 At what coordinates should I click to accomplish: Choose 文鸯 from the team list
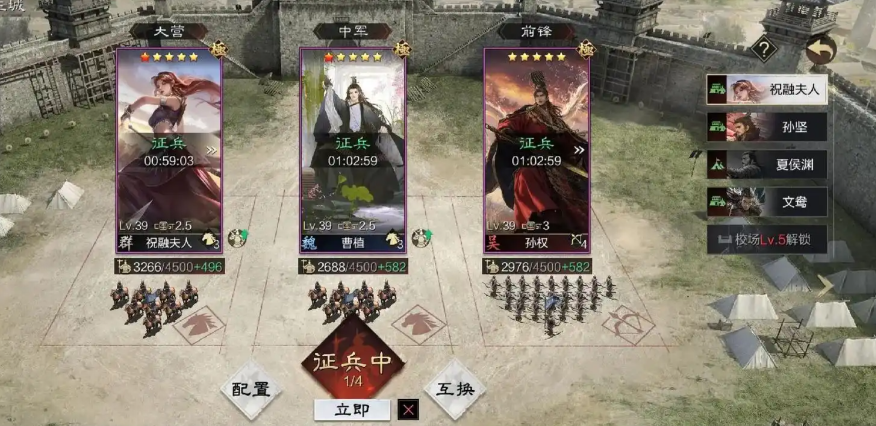click(767, 201)
